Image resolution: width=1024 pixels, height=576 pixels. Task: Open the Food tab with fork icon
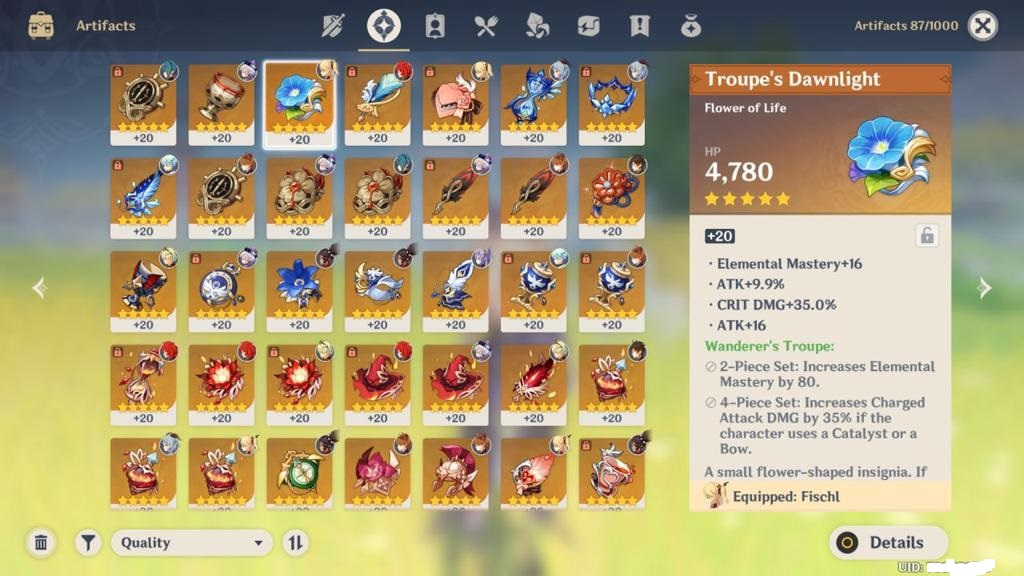tap(486, 26)
